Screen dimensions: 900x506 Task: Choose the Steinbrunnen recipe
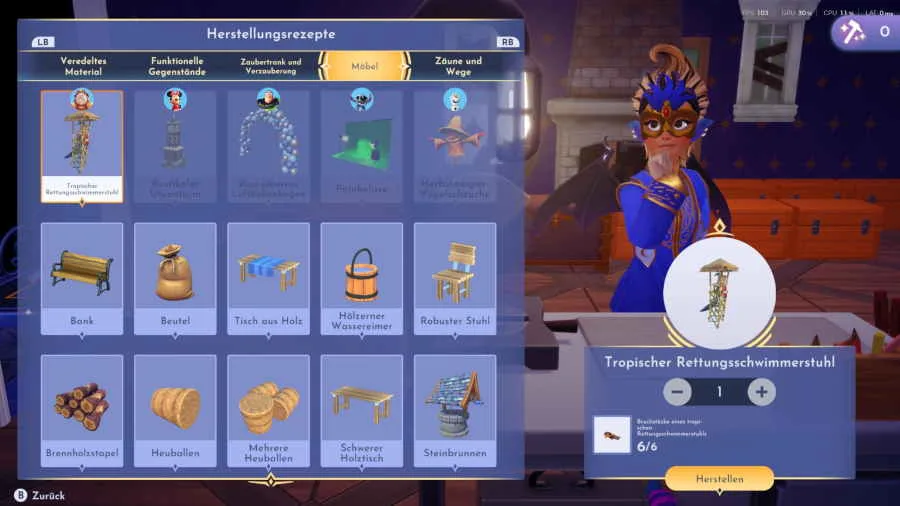455,410
